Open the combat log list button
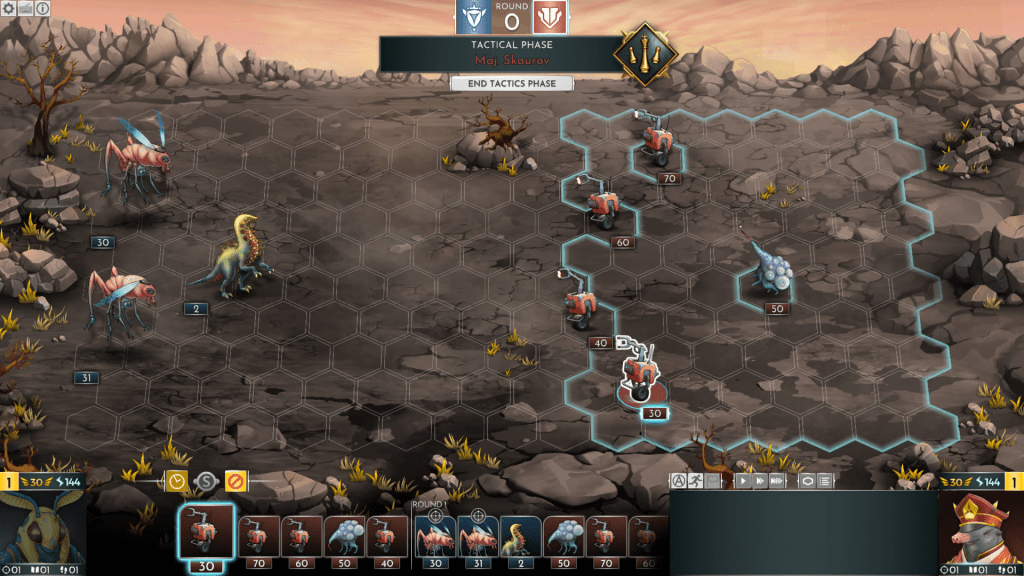This screenshot has width=1024, height=576. pos(824,481)
